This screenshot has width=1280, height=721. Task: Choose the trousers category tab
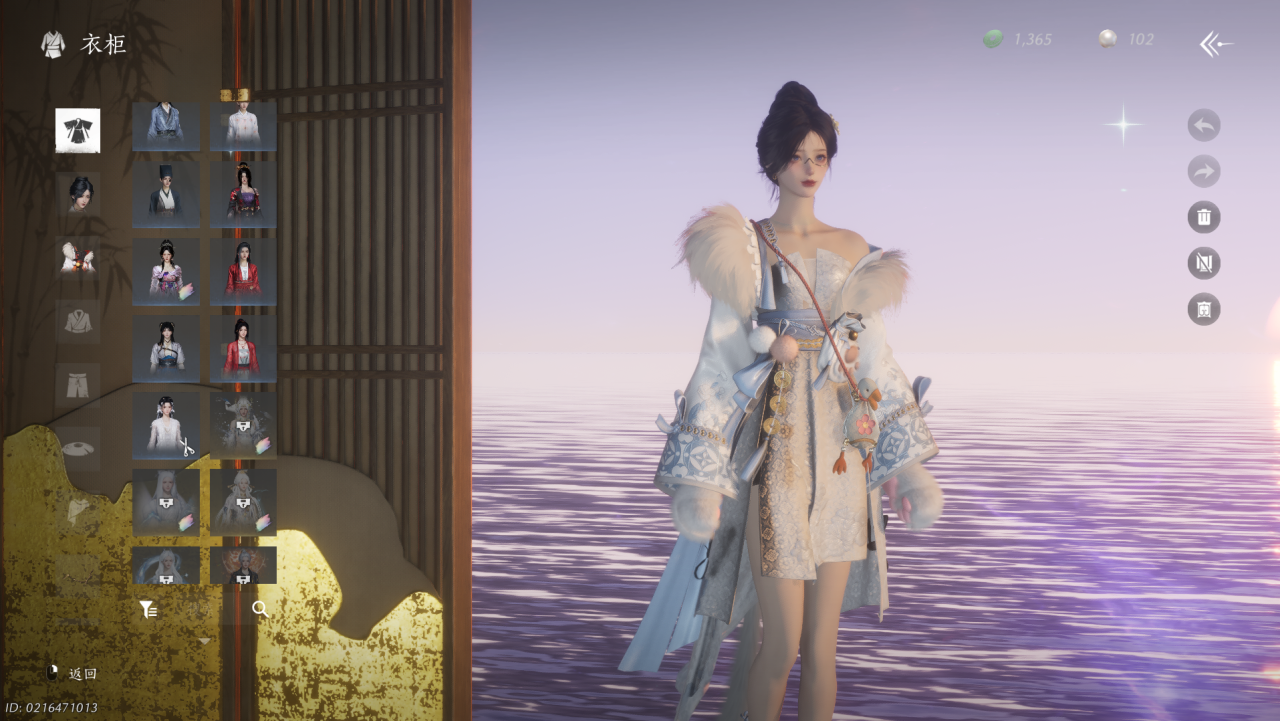(x=77, y=385)
